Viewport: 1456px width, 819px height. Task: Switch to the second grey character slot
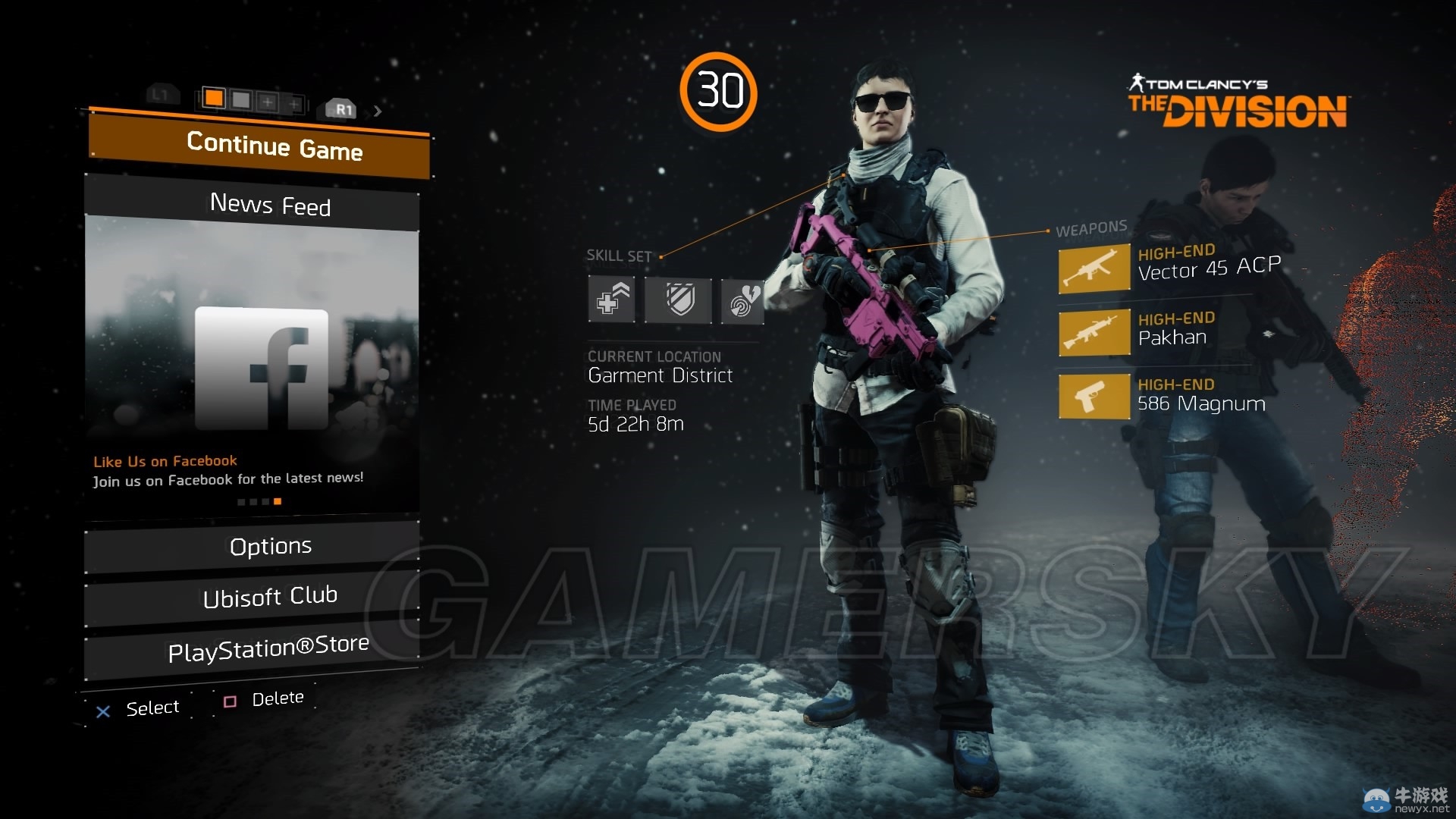pyautogui.click(x=241, y=99)
